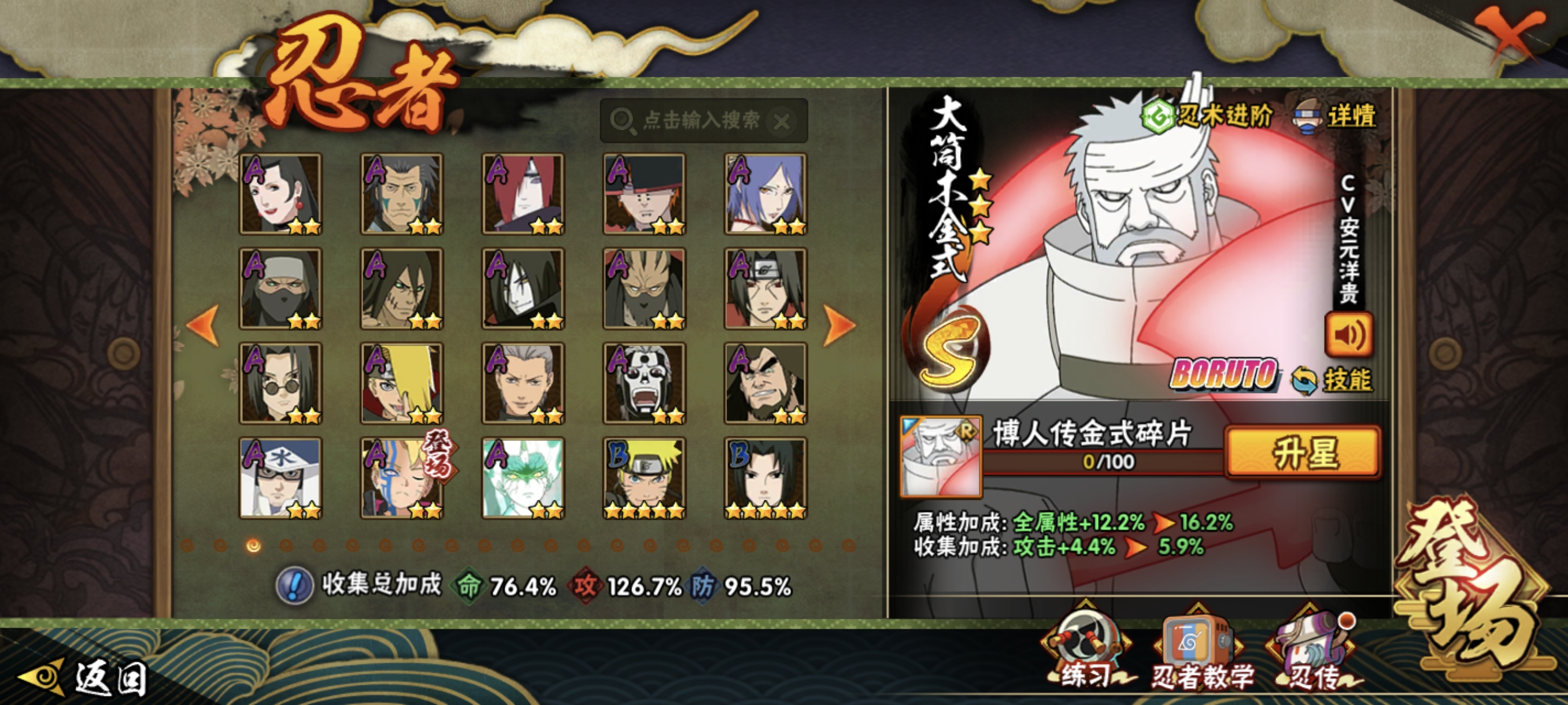
Task: Tap the 升星 star upgrade button
Action: coord(1303,451)
